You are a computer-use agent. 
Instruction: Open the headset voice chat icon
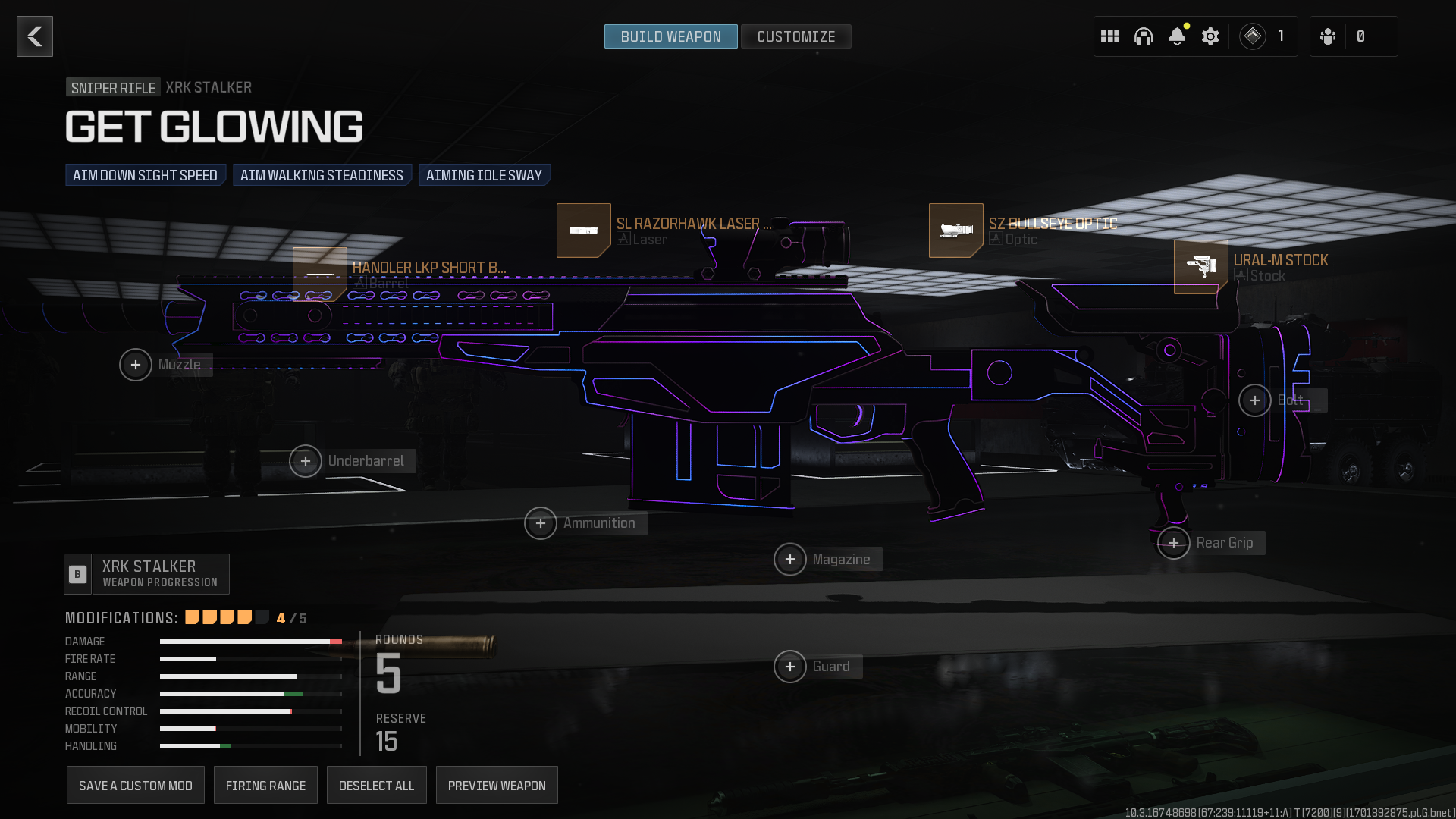point(1144,36)
